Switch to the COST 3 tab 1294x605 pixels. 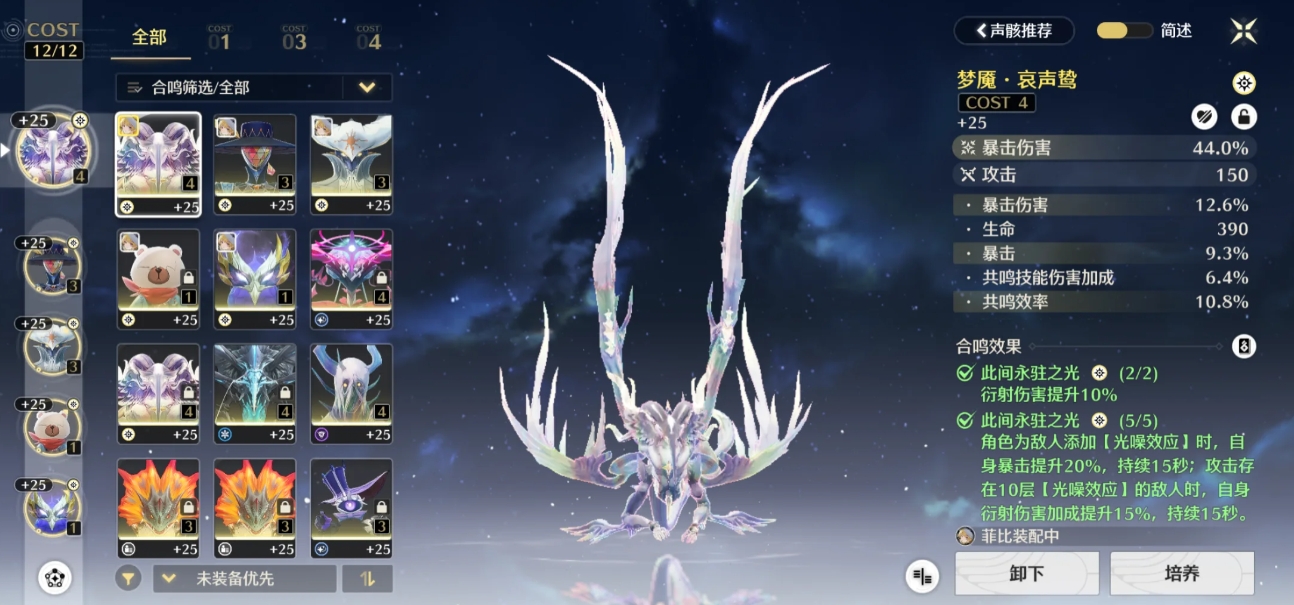click(x=294, y=38)
